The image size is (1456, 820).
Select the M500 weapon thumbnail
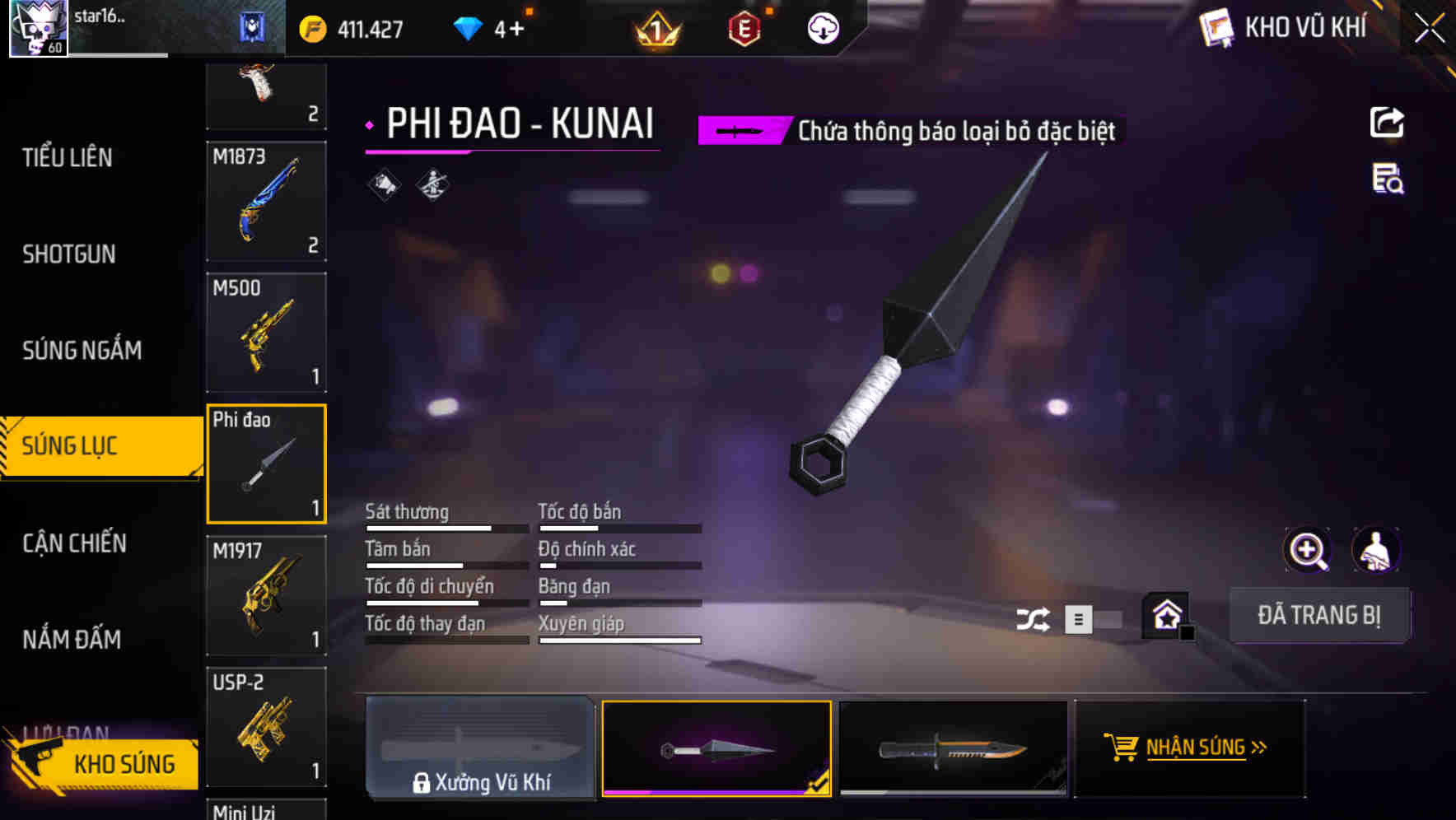[266, 332]
